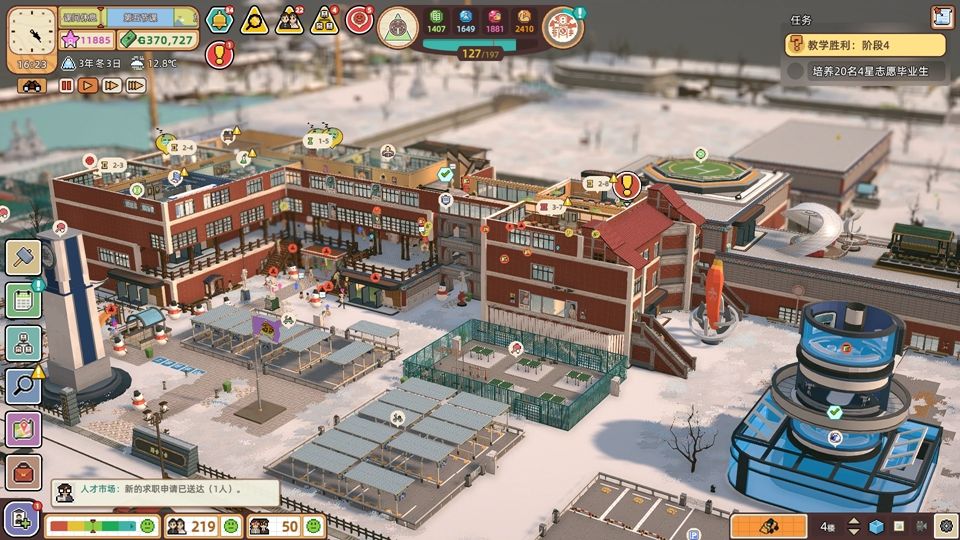Viewport: 960px width, 540px height.
Task: Open the calendar schedule menu
Action: click(x=23, y=300)
